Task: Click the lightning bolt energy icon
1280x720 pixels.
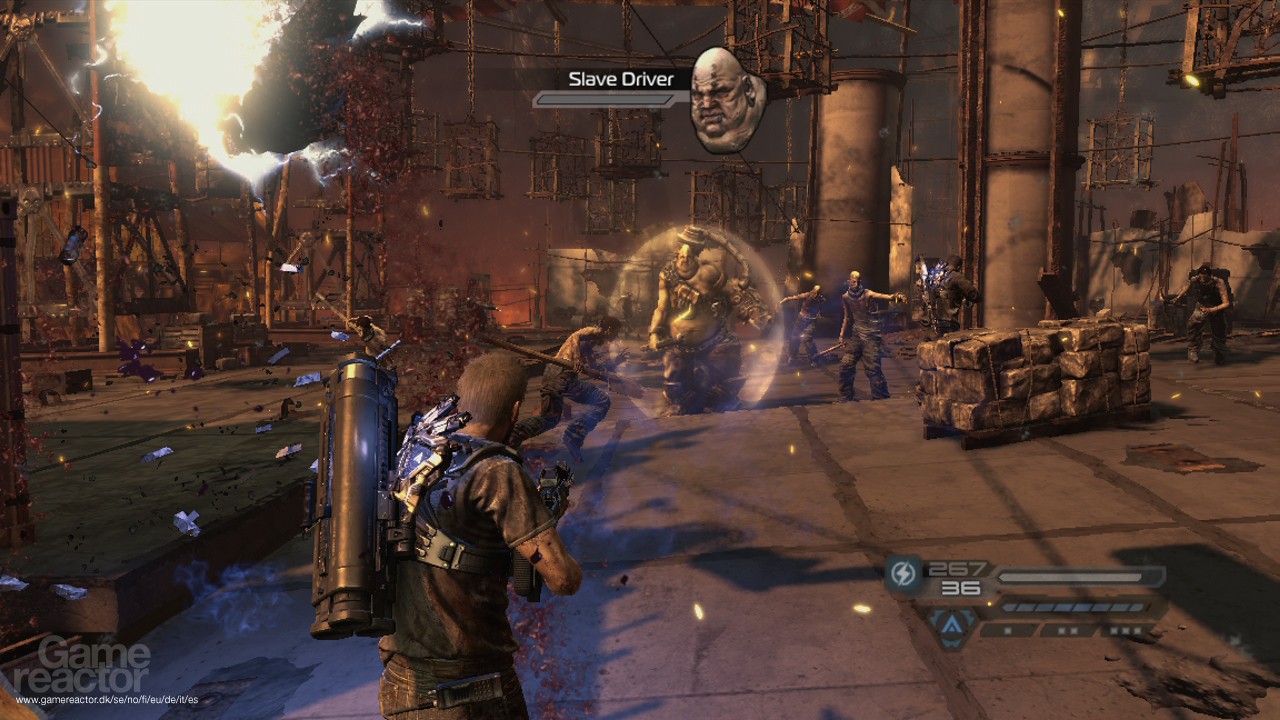Action: 904,577
